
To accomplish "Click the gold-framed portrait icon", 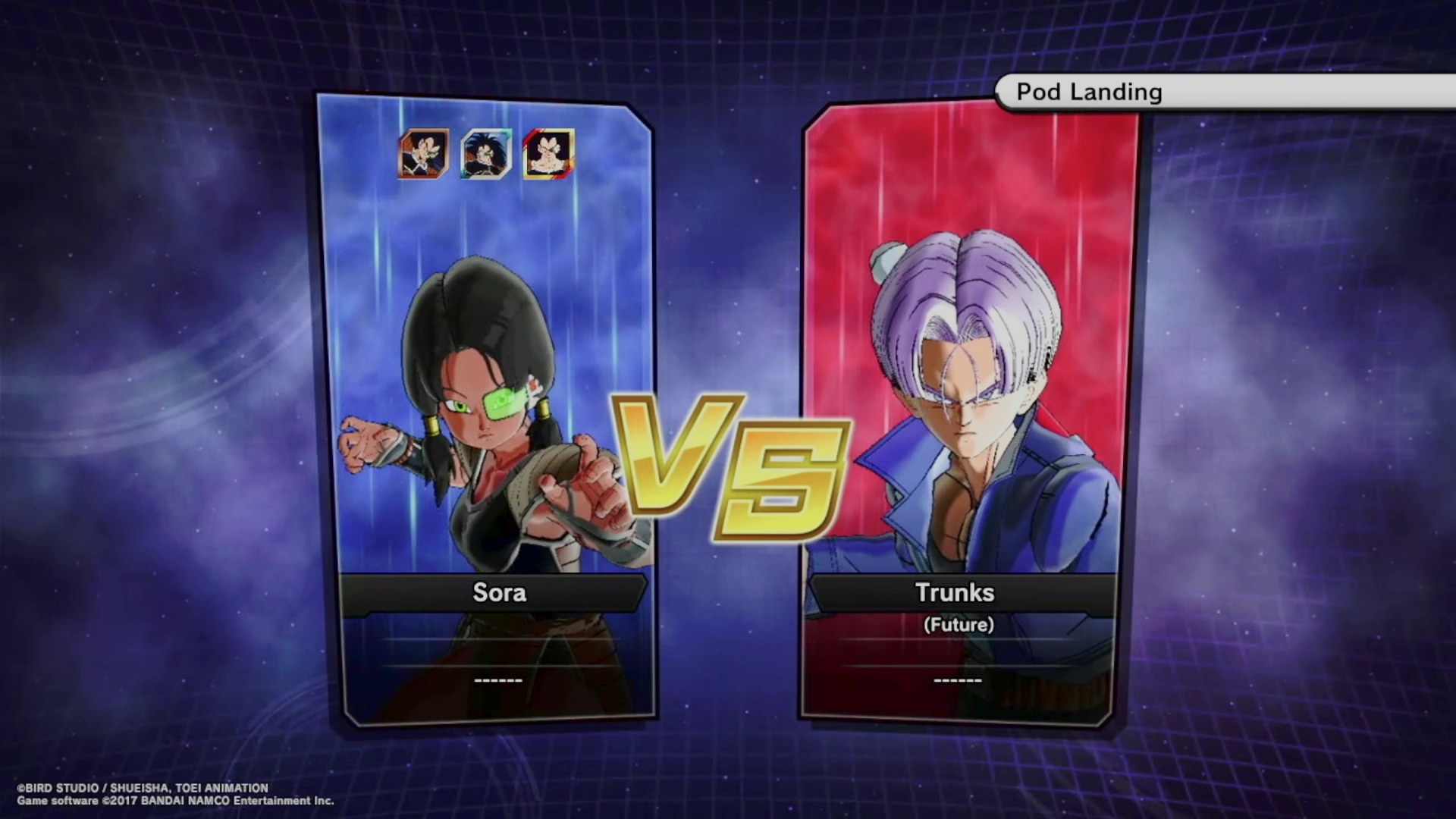I will click(x=548, y=154).
